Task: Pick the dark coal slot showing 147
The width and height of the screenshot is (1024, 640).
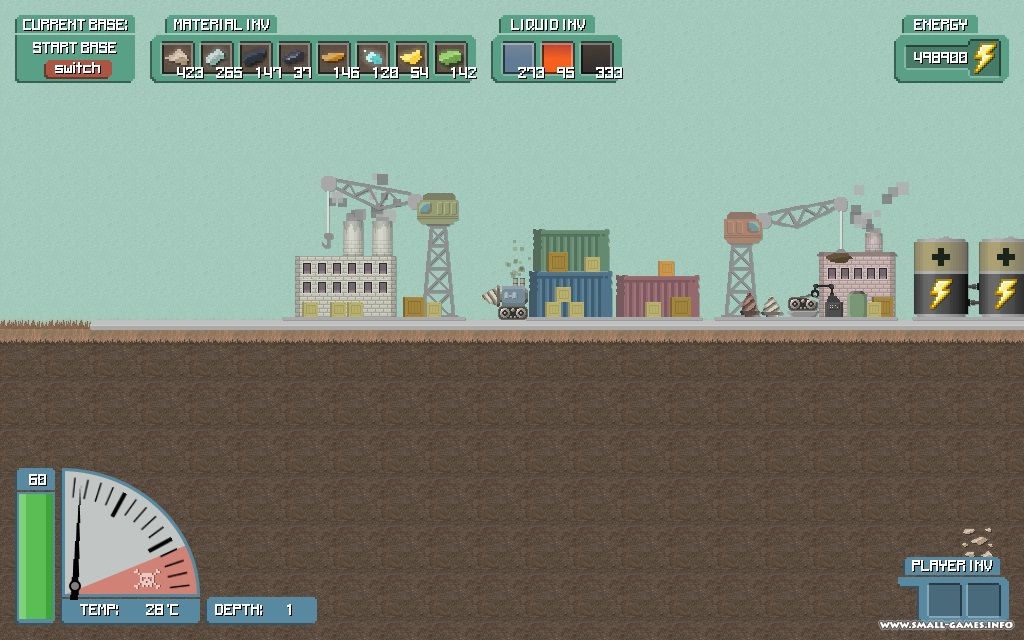Action: tap(255, 57)
